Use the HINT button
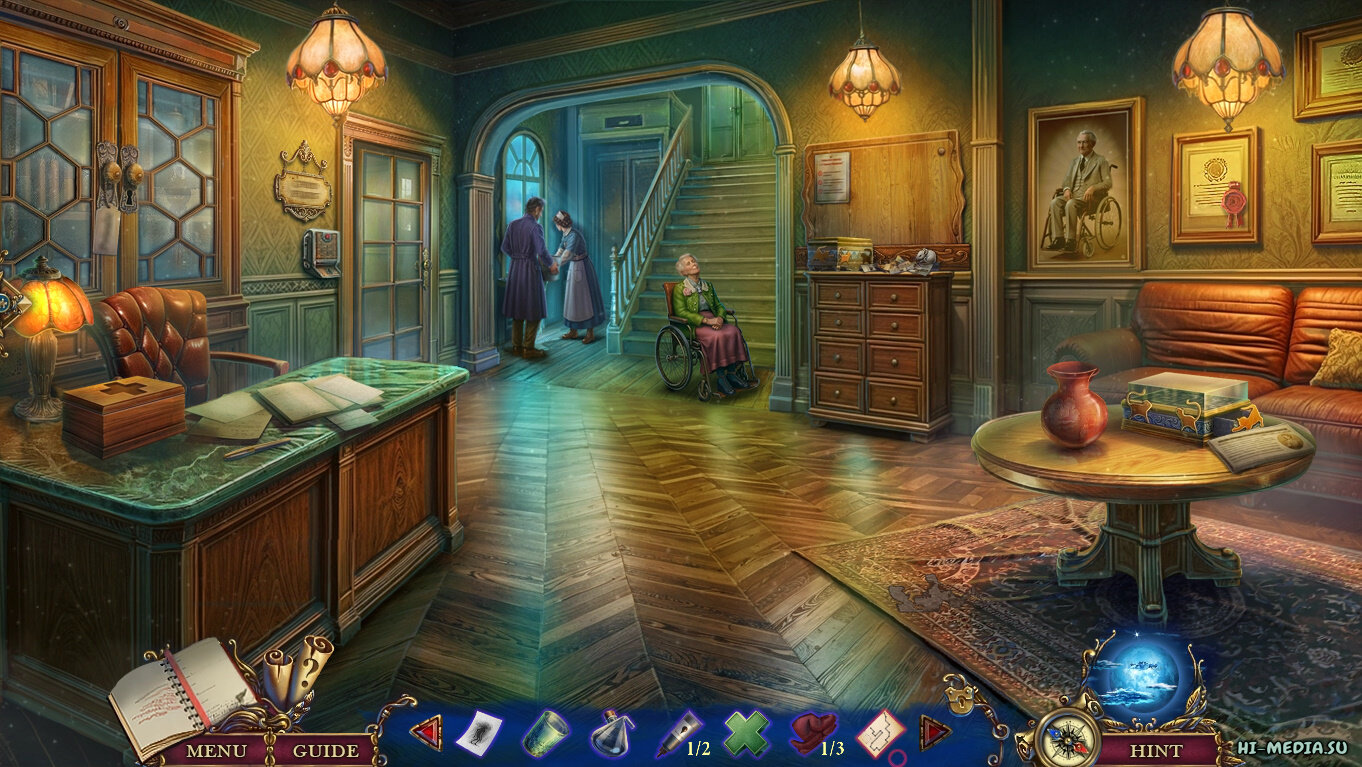Viewport: 1362px width, 767px height. [1156, 749]
